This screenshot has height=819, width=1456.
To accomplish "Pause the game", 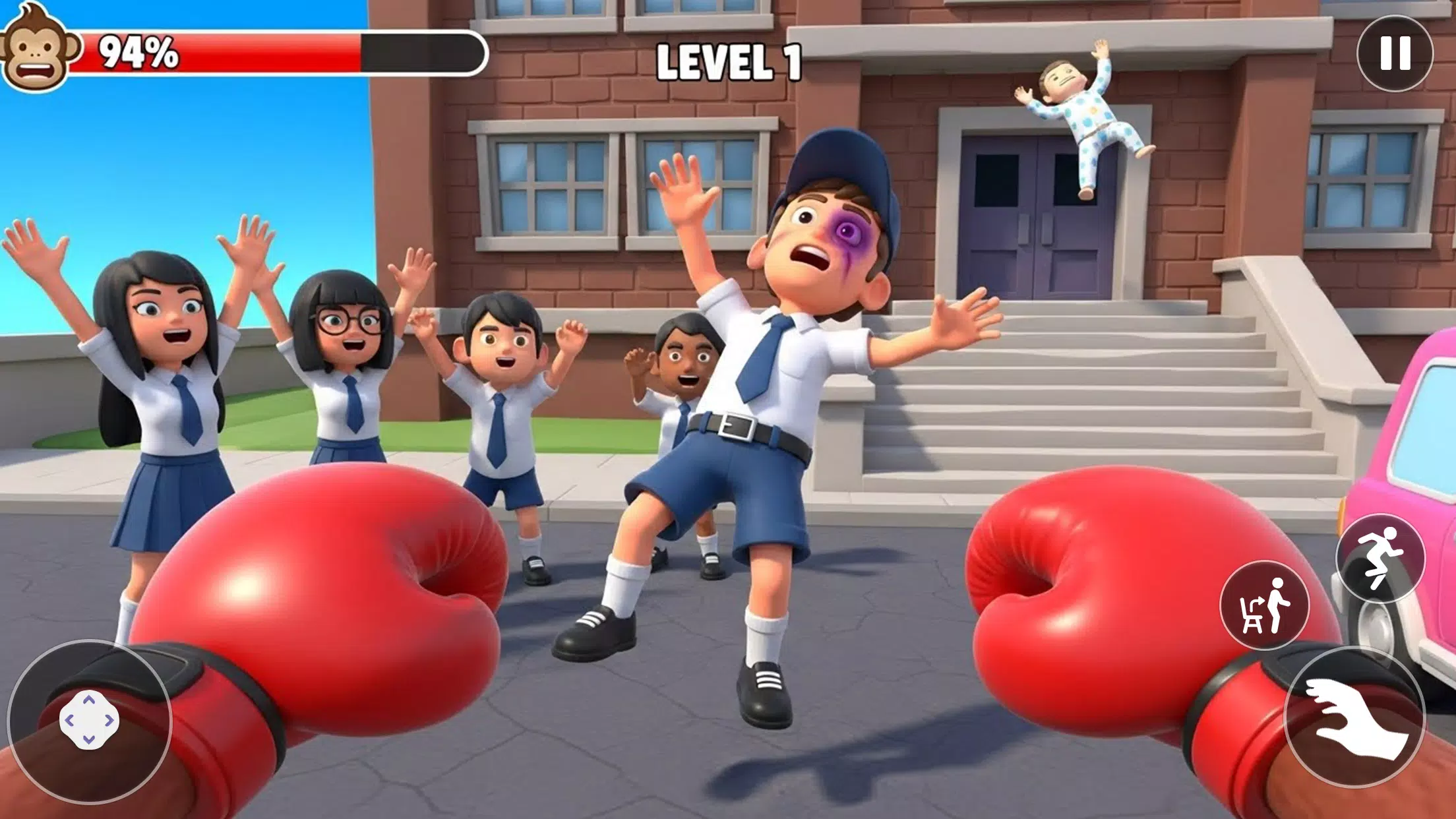I will point(1395,53).
